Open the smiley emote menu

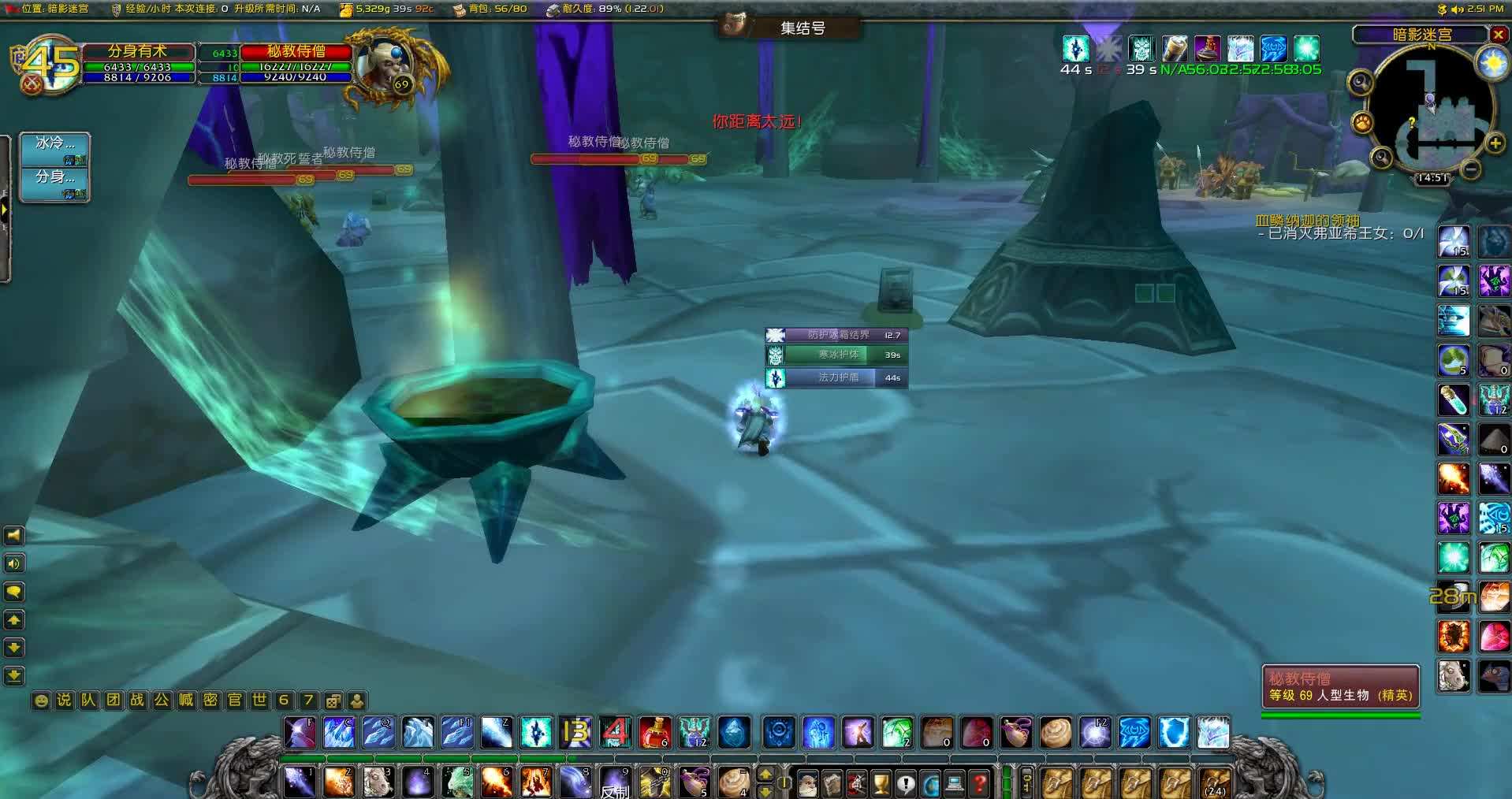coord(41,701)
